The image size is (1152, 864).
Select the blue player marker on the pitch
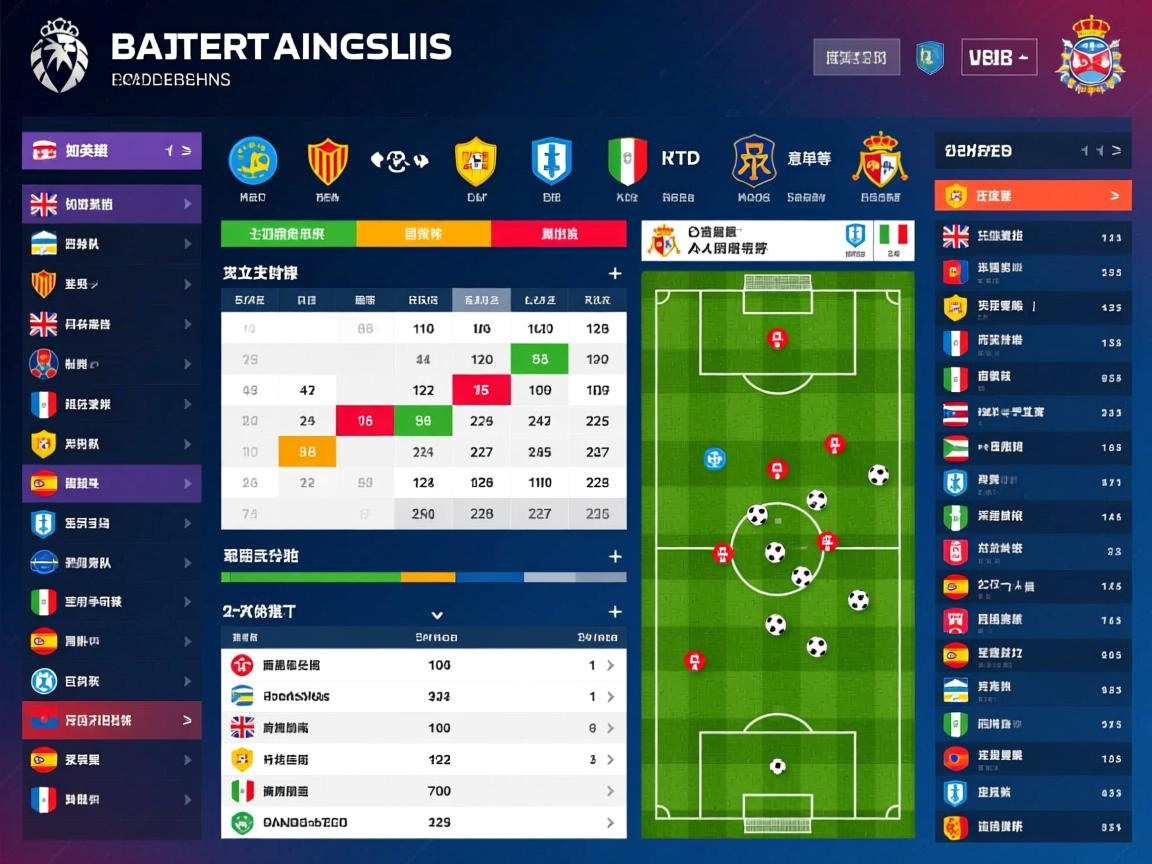tap(714, 459)
